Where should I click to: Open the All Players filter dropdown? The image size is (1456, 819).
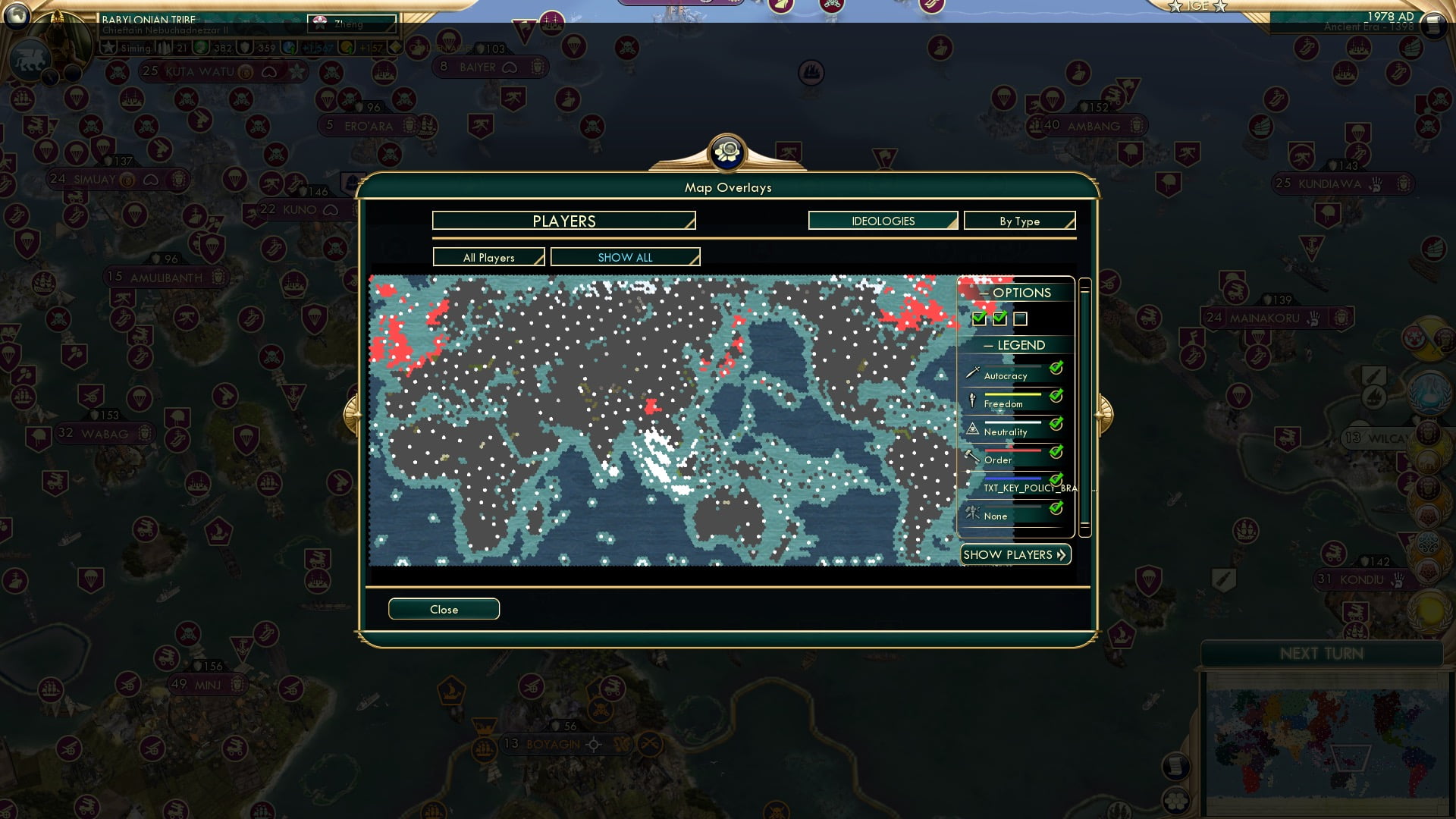(488, 257)
